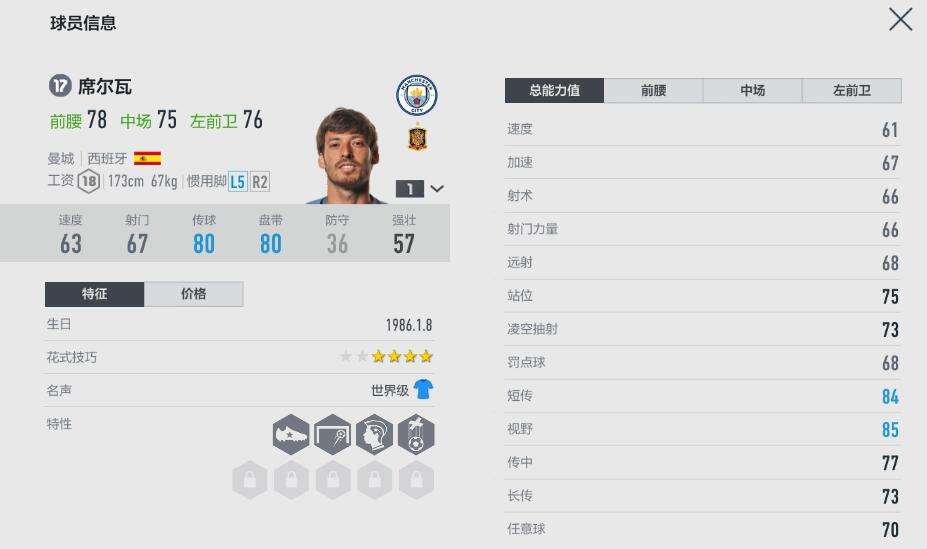Select the player portrait thumbnail

348,155
